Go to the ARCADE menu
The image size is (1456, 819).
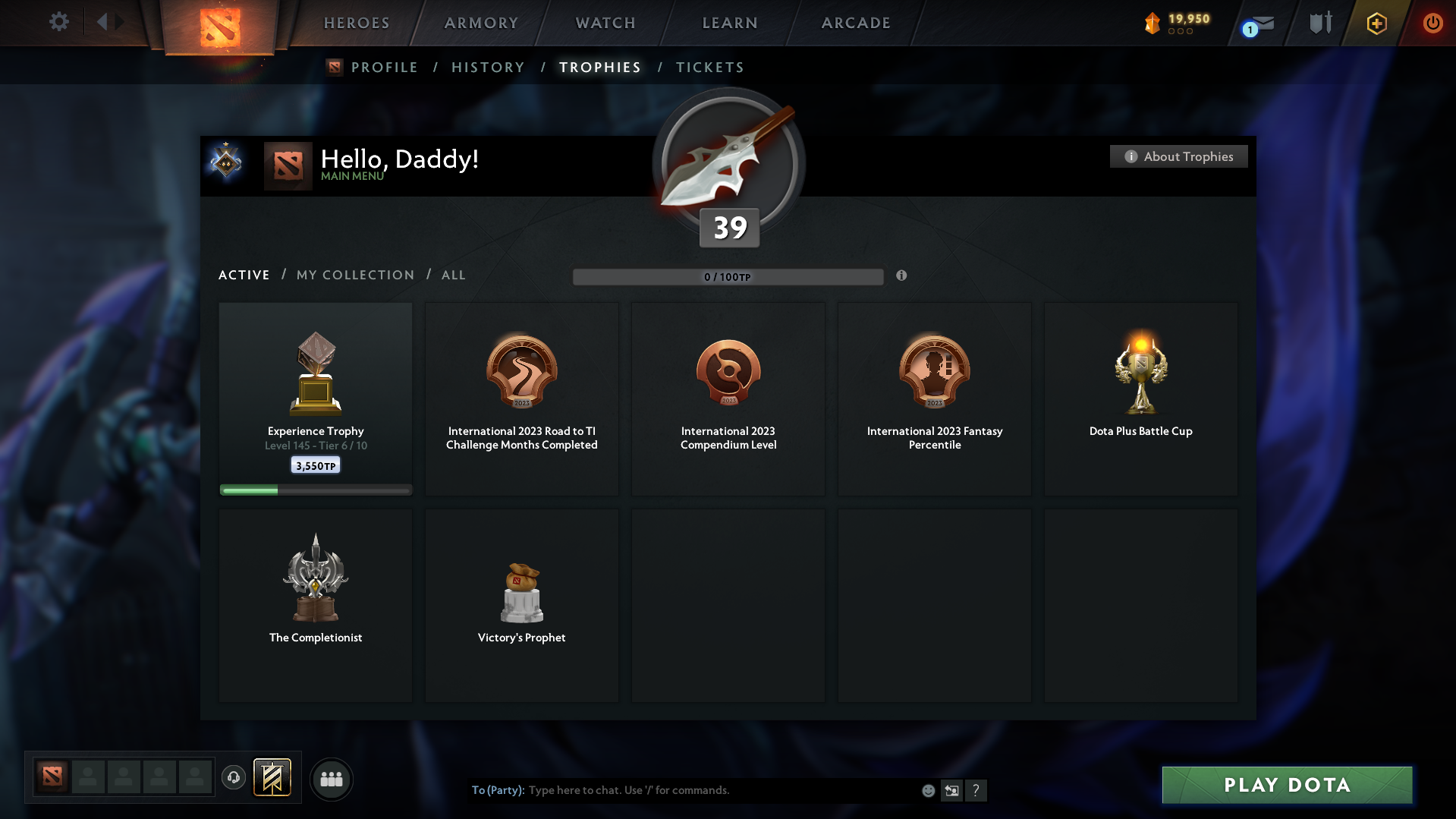pos(856,23)
